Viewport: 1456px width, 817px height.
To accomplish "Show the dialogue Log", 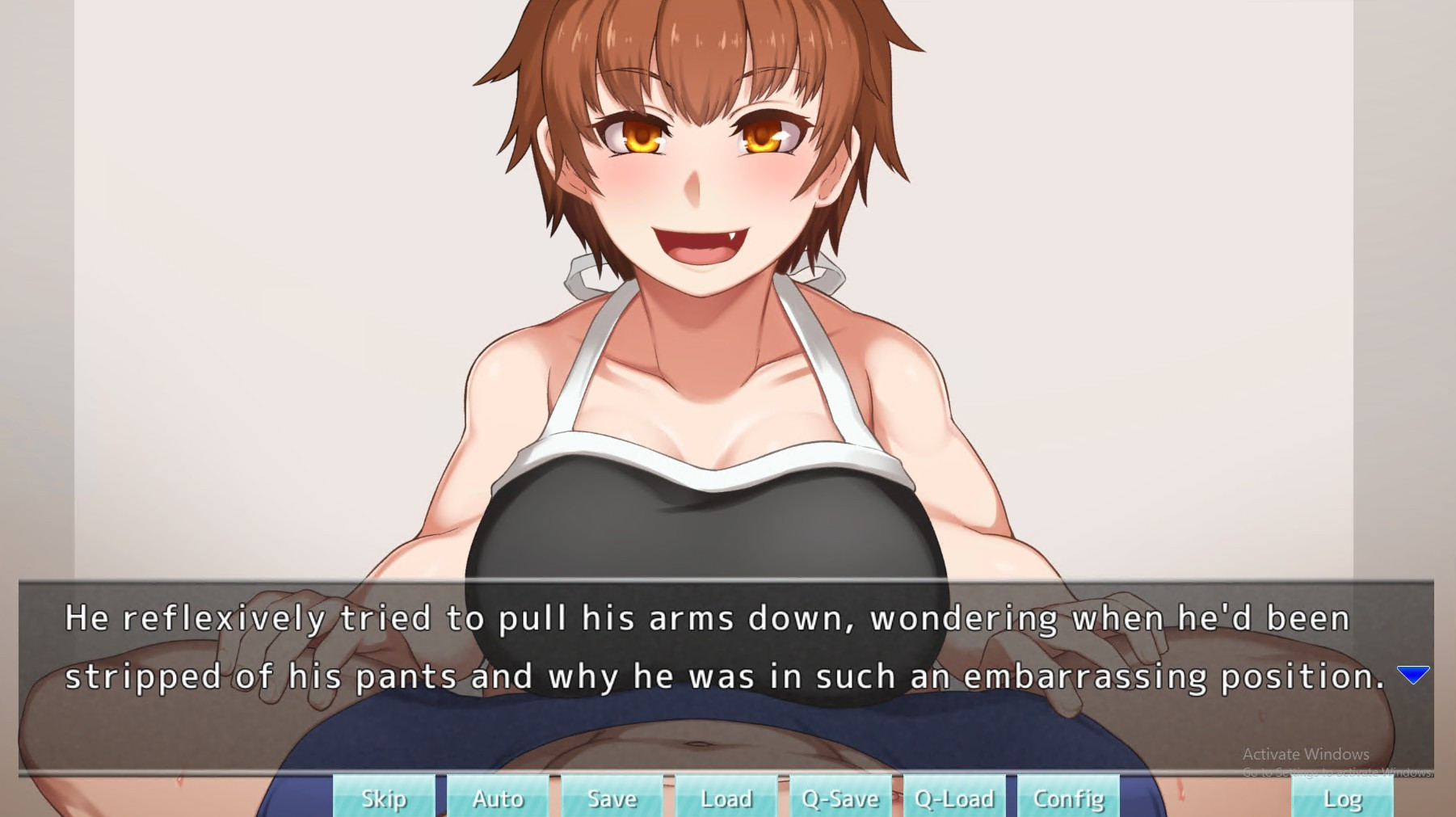I will pyautogui.click(x=1342, y=798).
